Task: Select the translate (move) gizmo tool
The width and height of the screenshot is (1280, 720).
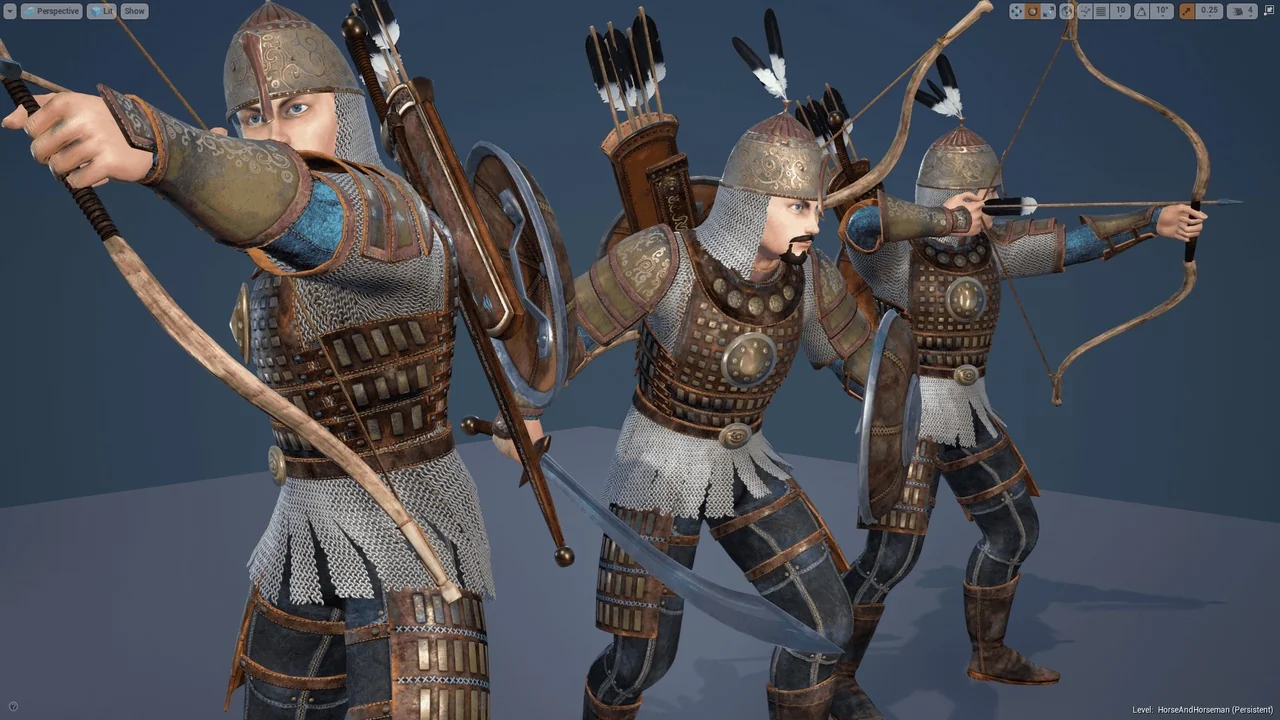Action: (x=1016, y=11)
